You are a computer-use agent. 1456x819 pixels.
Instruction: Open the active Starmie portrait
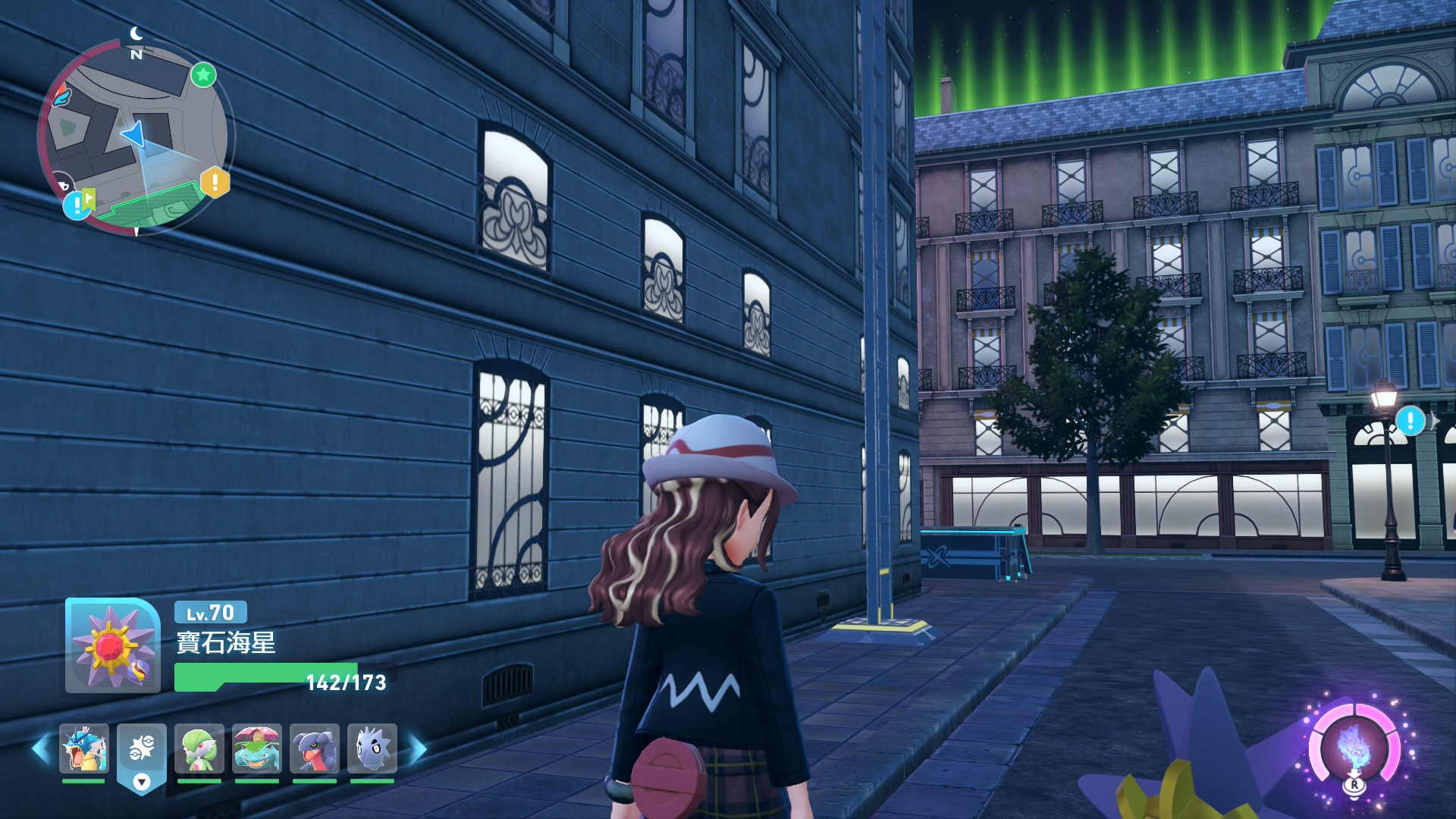point(112,645)
